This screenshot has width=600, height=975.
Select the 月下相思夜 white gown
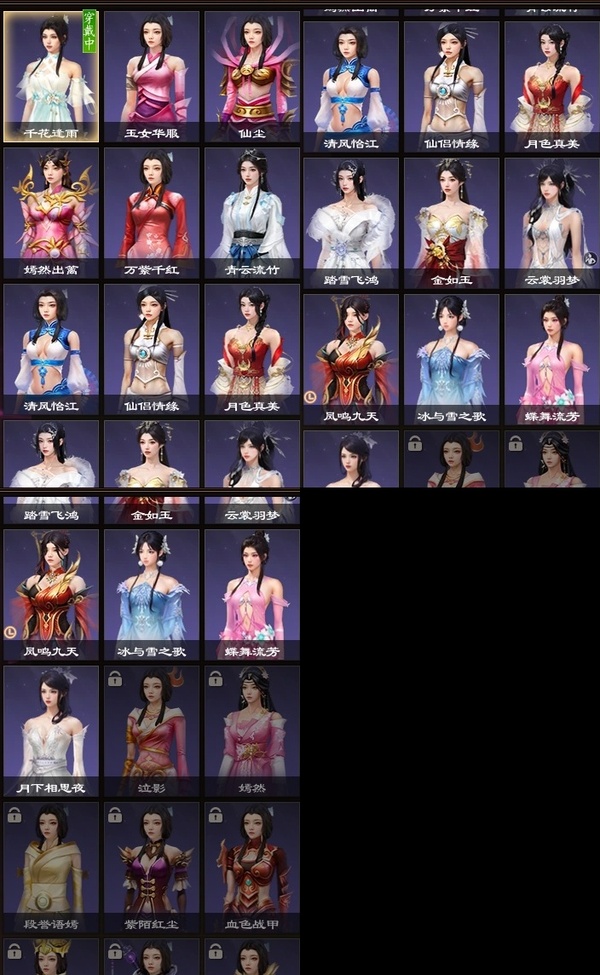pyautogui.click(x=51, y=730)
